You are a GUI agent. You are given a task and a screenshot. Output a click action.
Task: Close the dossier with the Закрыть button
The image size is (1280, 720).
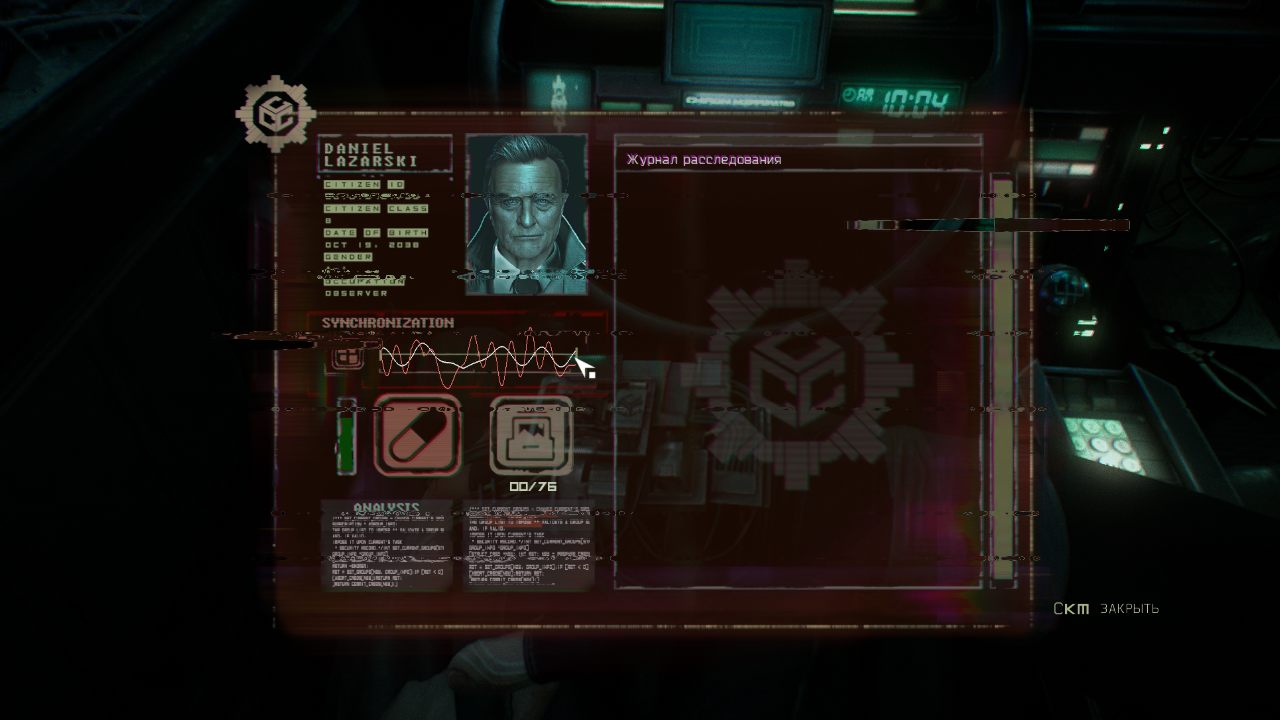(1131, 608)
